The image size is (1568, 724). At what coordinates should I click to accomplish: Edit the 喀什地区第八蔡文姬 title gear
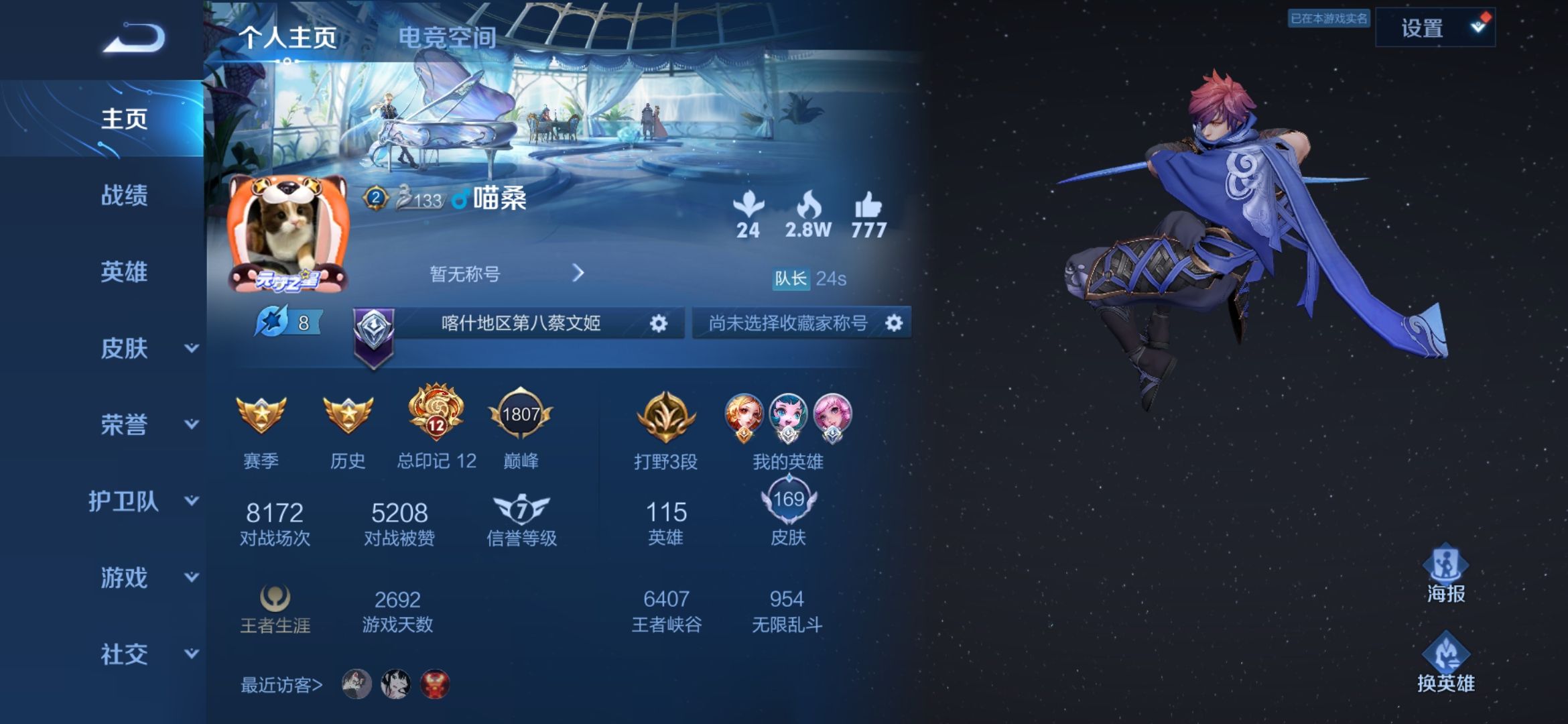[x=659, y=324]
